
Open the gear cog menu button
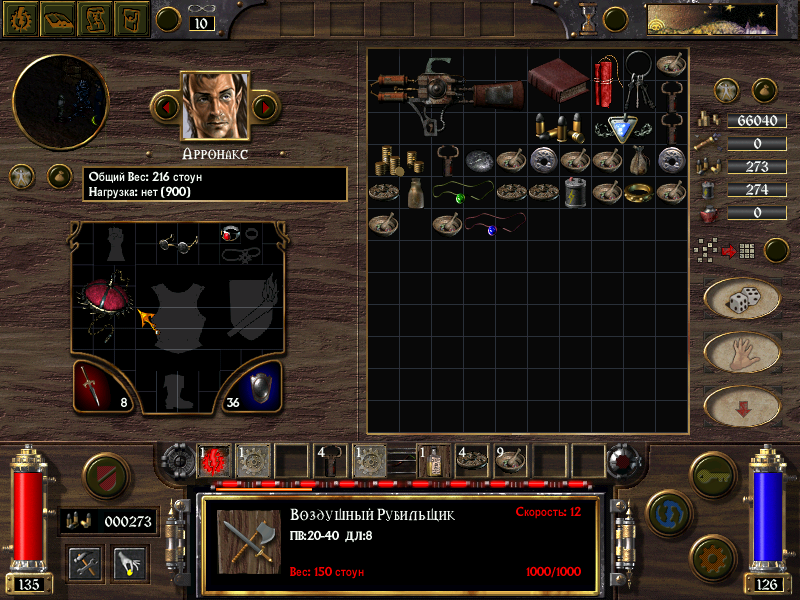point(713,555)
